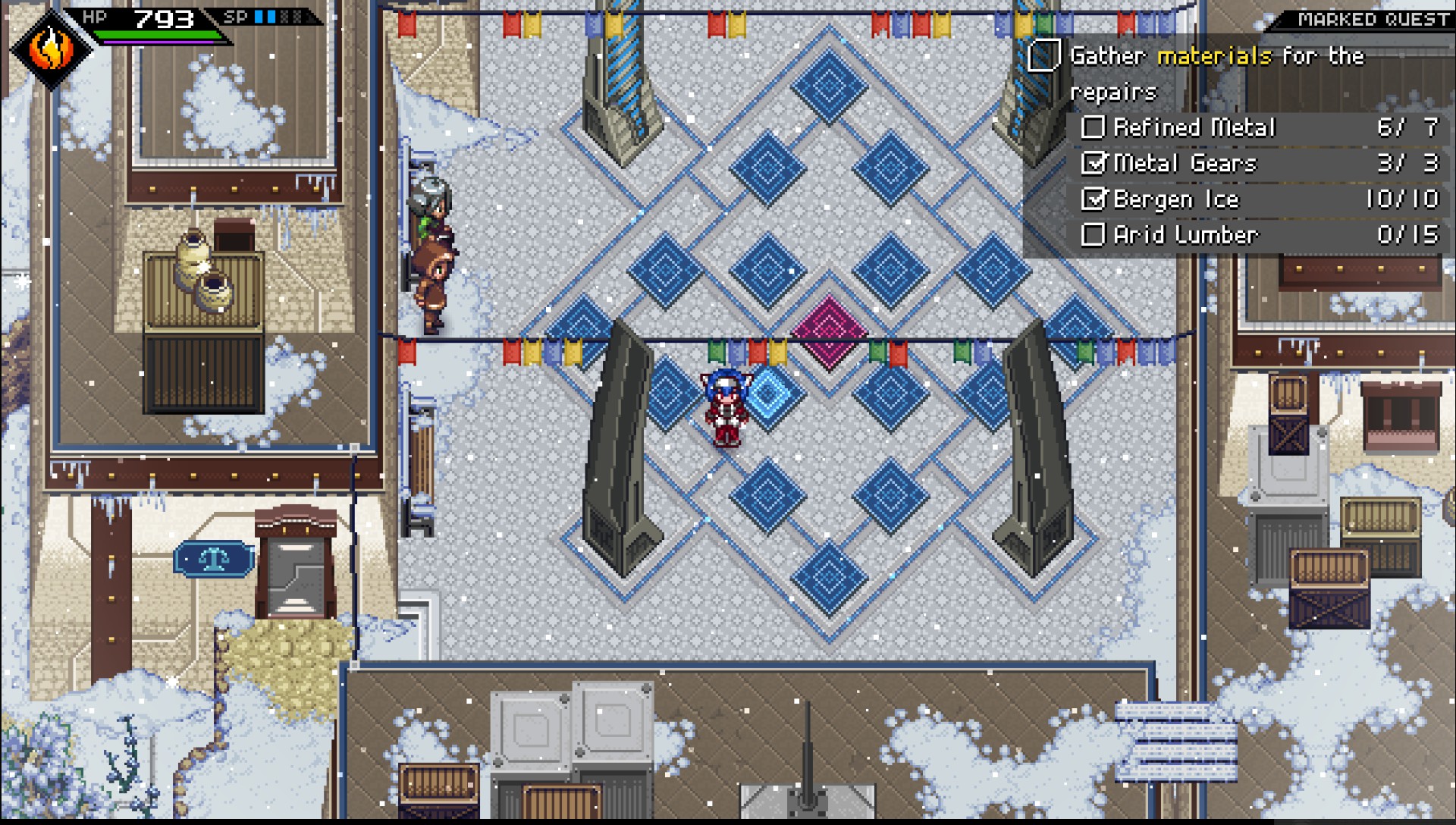Click the blue SP segment indicator
Viewport: 1456px width, 825px height.
point(264,15)
